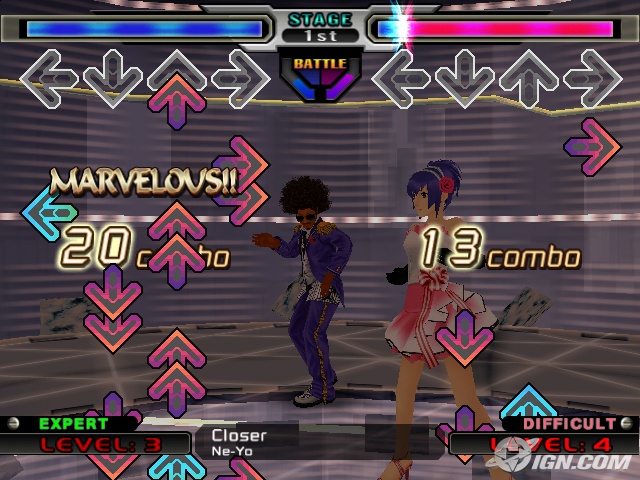Hit the right step arrow under the blue gauge

(241, 78)
